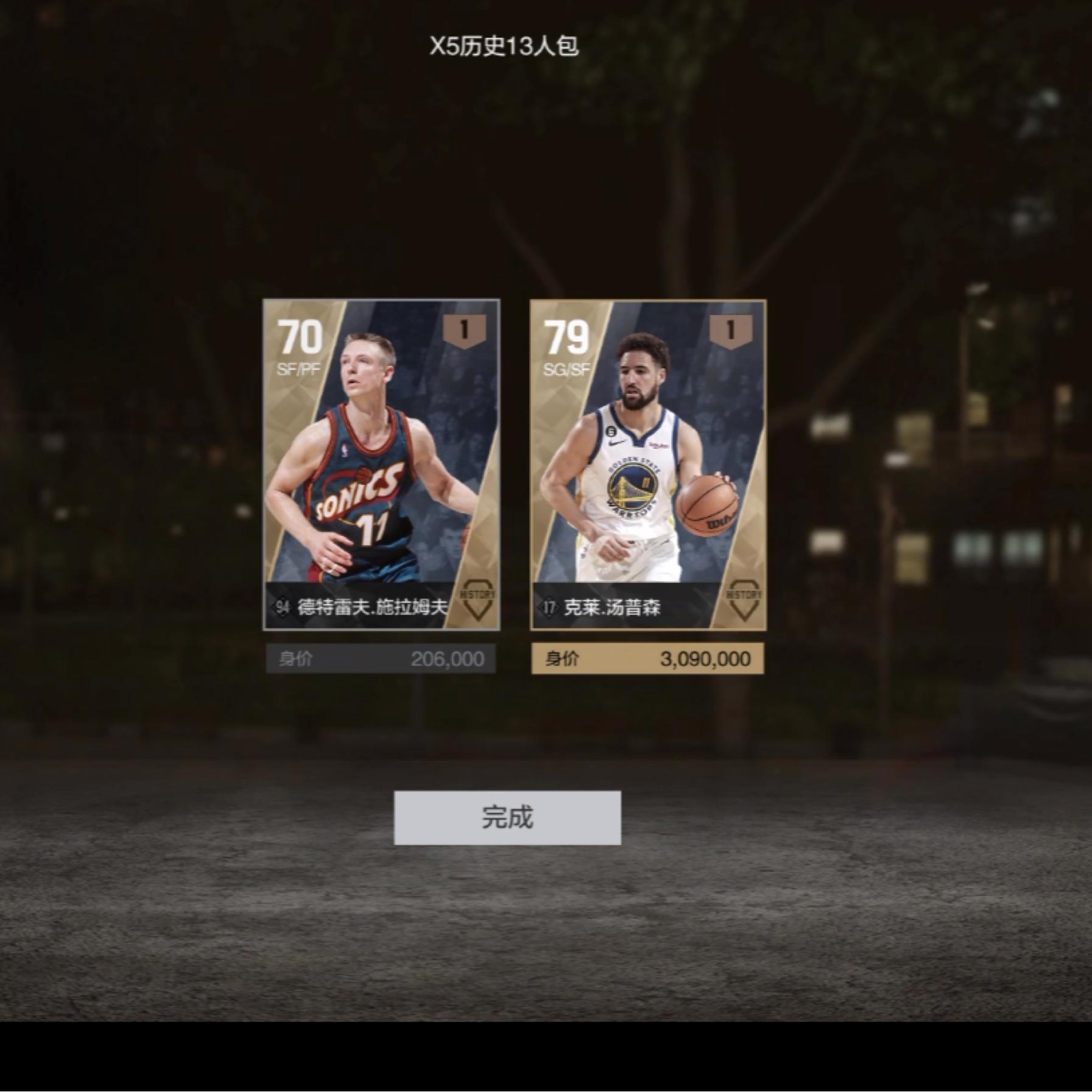
Task: Click the 完成 button to finish
Action: pos(507,817)
